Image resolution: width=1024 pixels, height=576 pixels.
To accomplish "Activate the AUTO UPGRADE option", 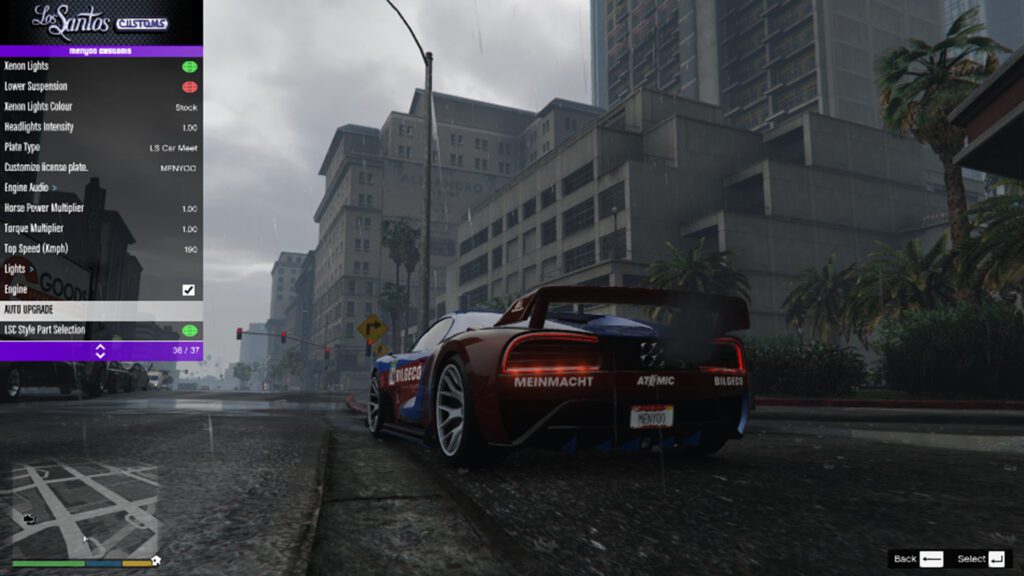I will (100, 310).
